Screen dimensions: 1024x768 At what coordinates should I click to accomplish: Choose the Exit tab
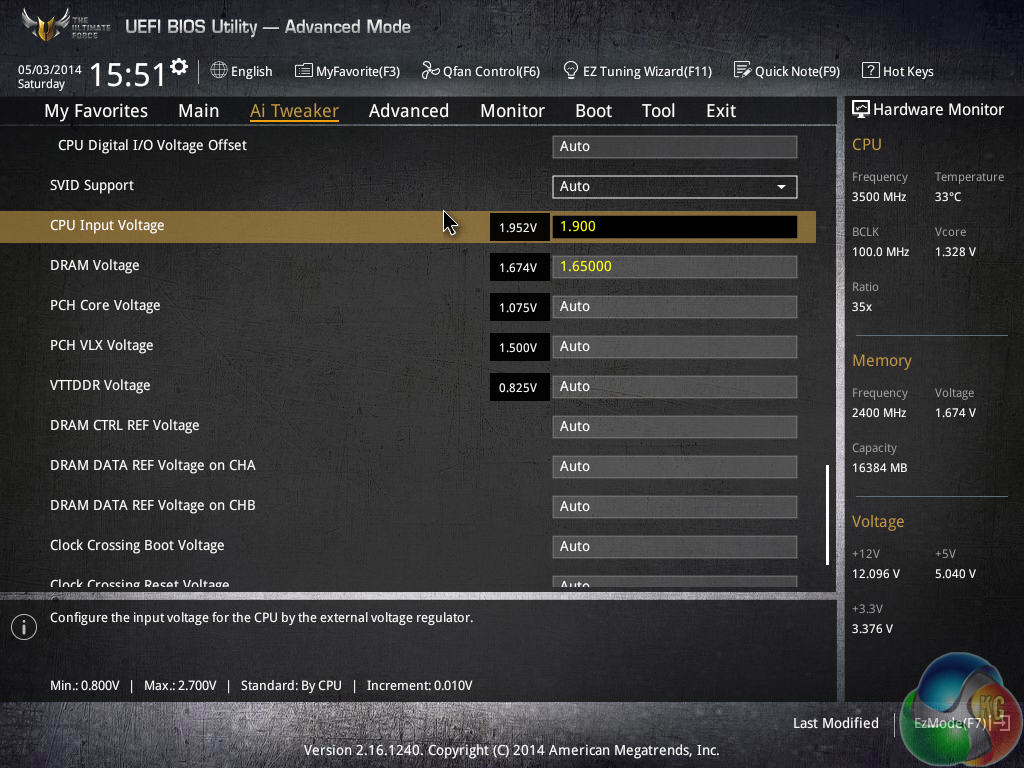click(720, 111)
